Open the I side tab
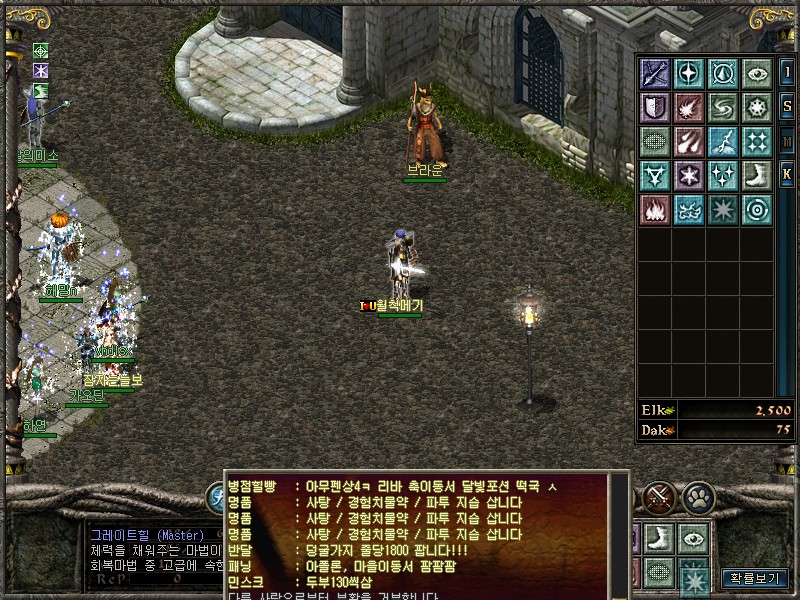The height and width of the screenshot is (600, 800). coord(787,72)
